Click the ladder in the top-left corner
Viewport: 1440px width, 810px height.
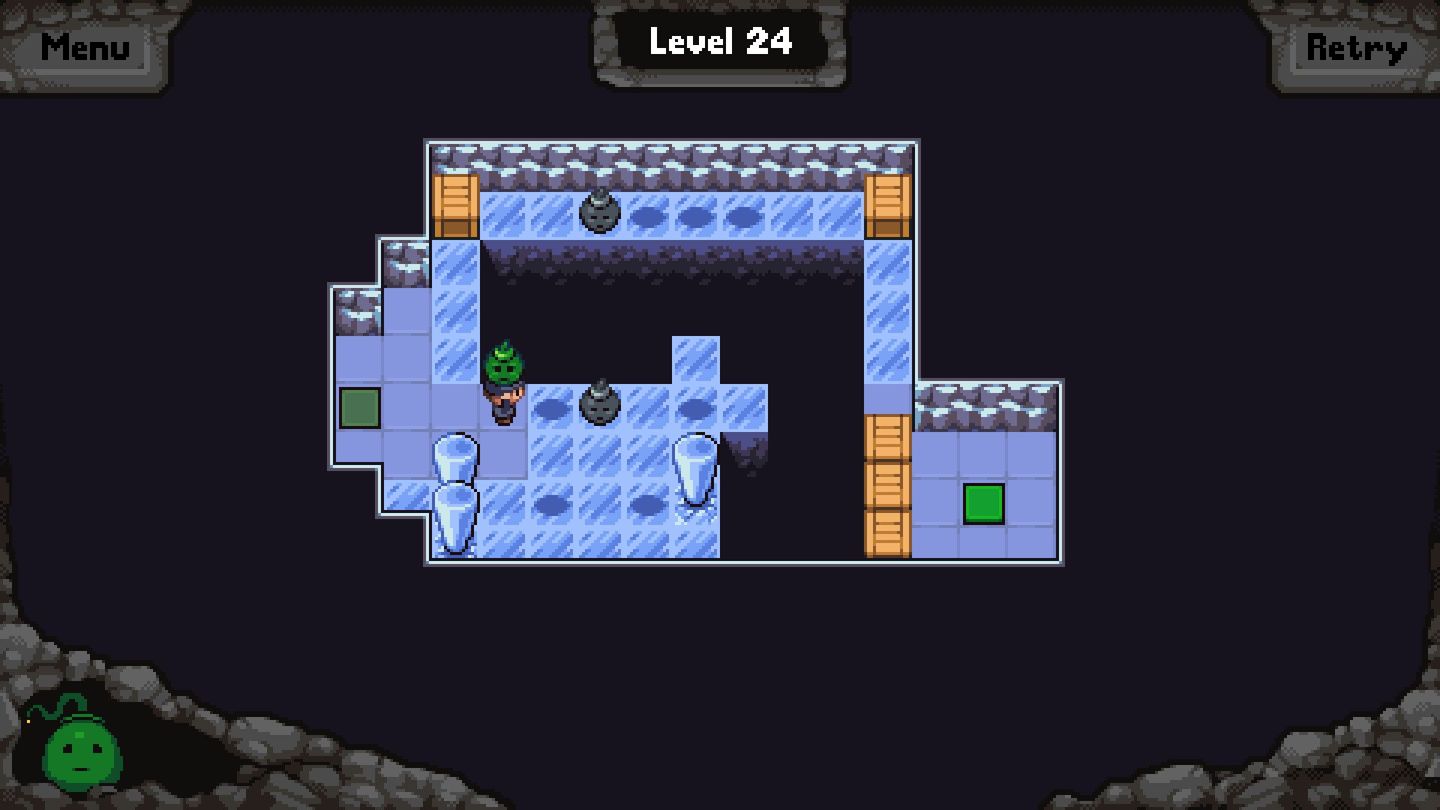coord(456,205)
